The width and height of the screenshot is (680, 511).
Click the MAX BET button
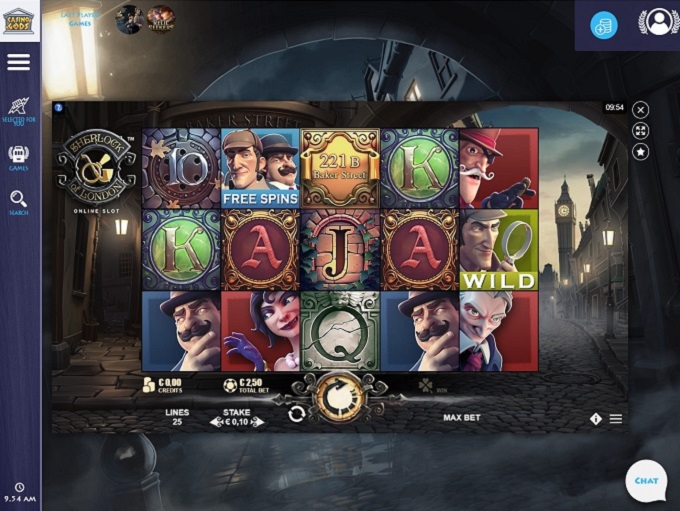coord(461,417)
